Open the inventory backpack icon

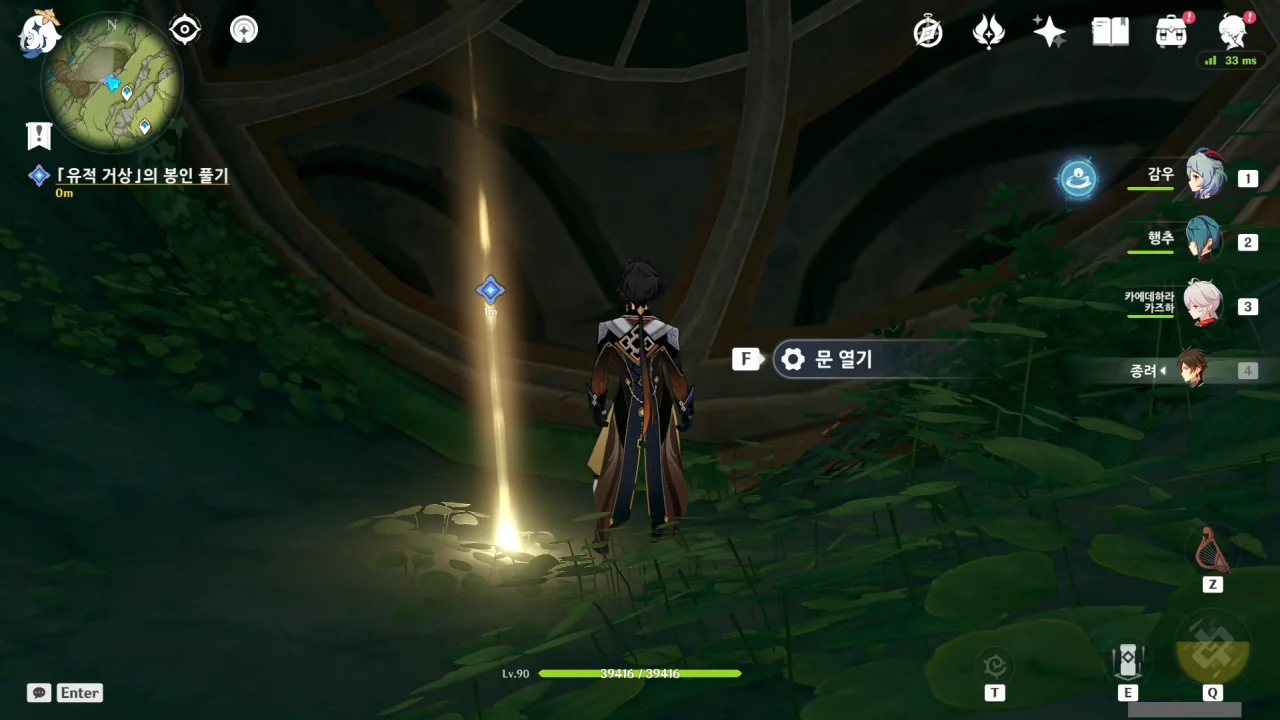click(1170, 32)
